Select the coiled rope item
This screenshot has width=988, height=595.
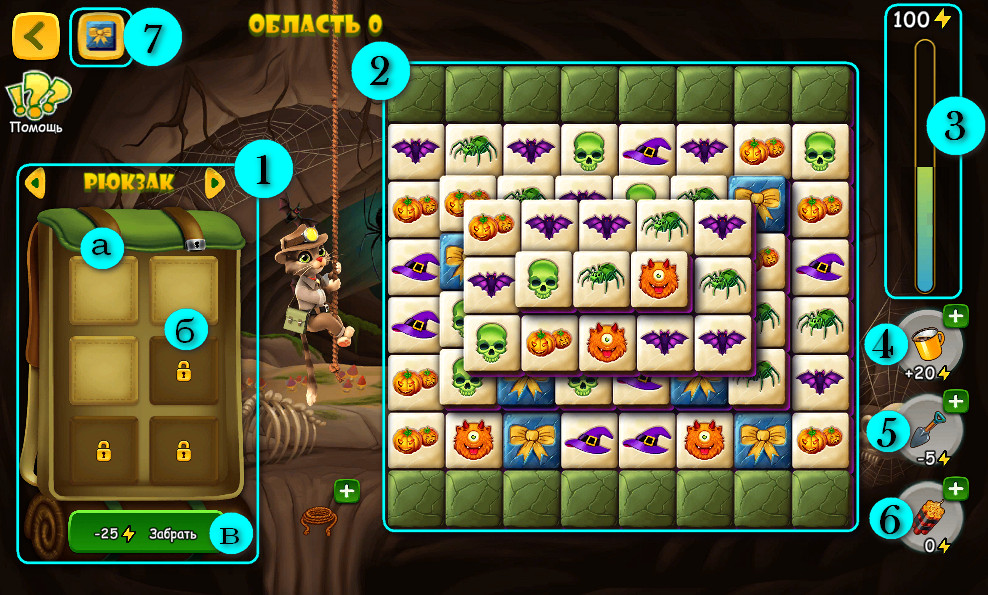[x=318, y=520]
